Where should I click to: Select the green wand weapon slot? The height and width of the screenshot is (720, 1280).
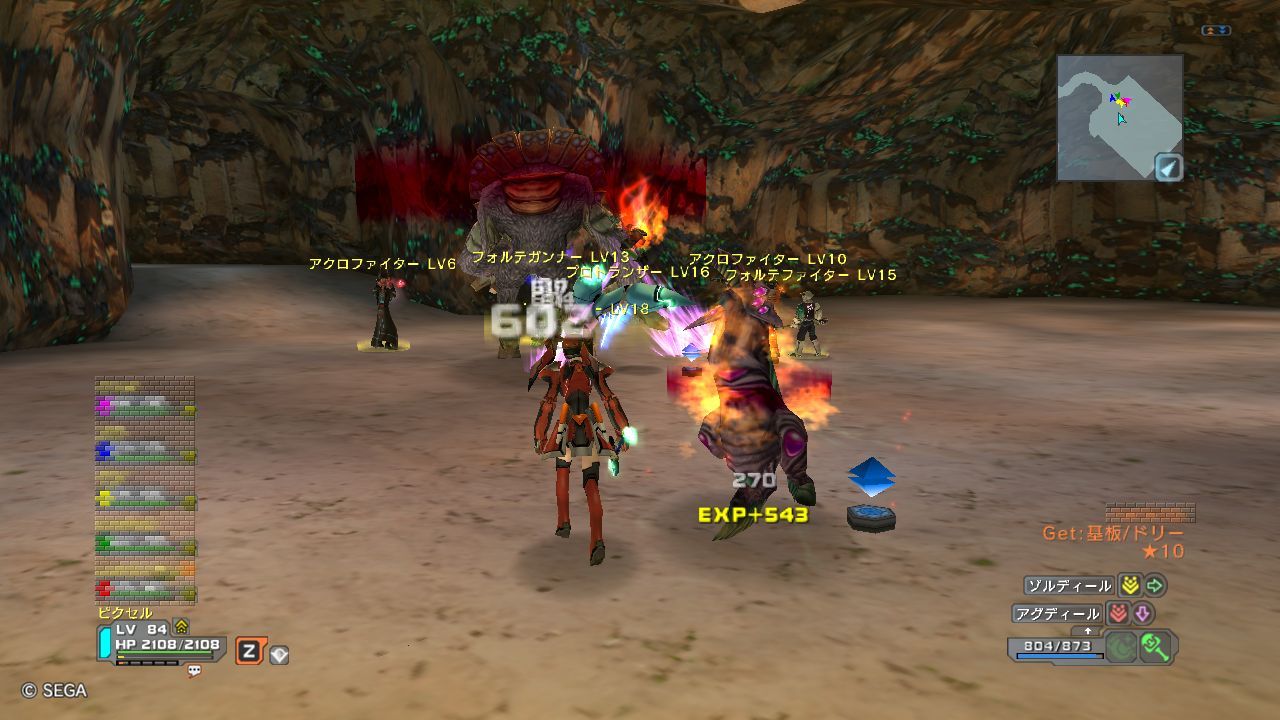1156,647
